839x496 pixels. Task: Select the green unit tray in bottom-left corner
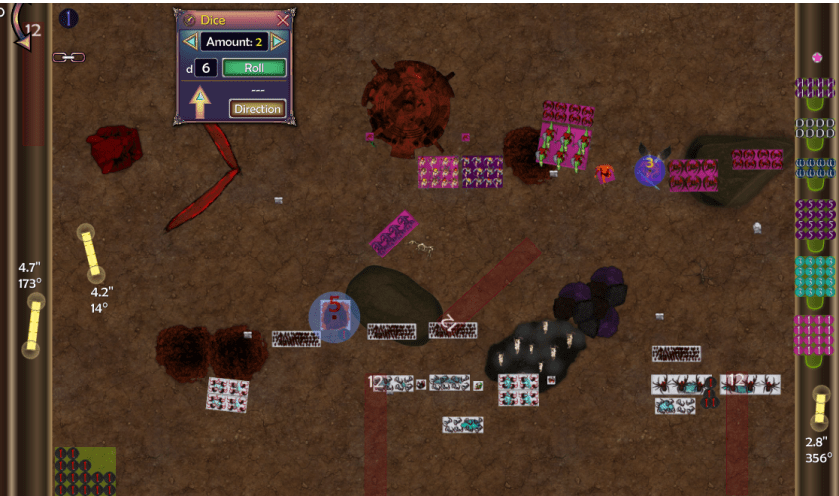click(85, 470)
